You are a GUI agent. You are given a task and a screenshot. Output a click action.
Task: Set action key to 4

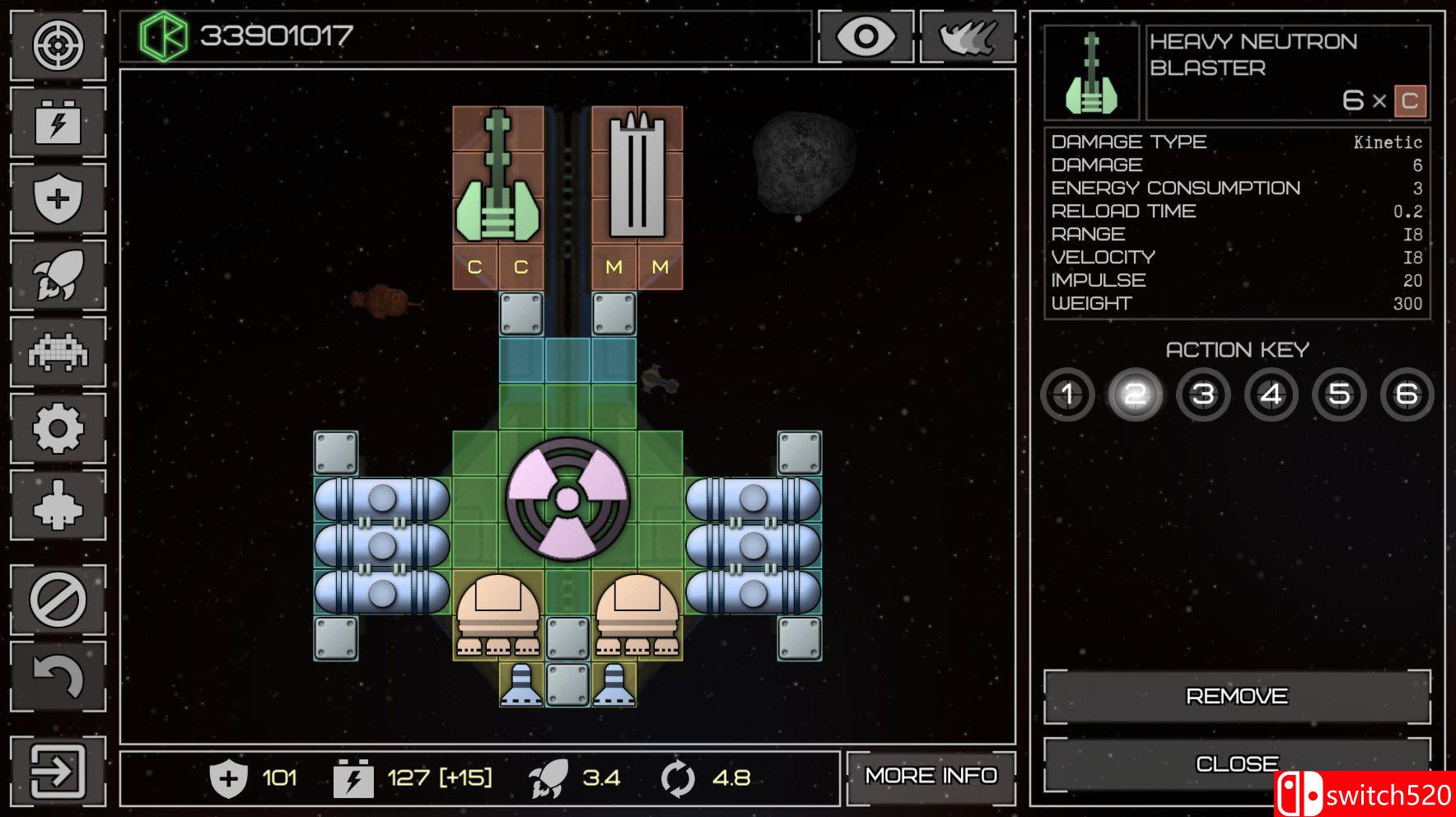click(1271, 394)
